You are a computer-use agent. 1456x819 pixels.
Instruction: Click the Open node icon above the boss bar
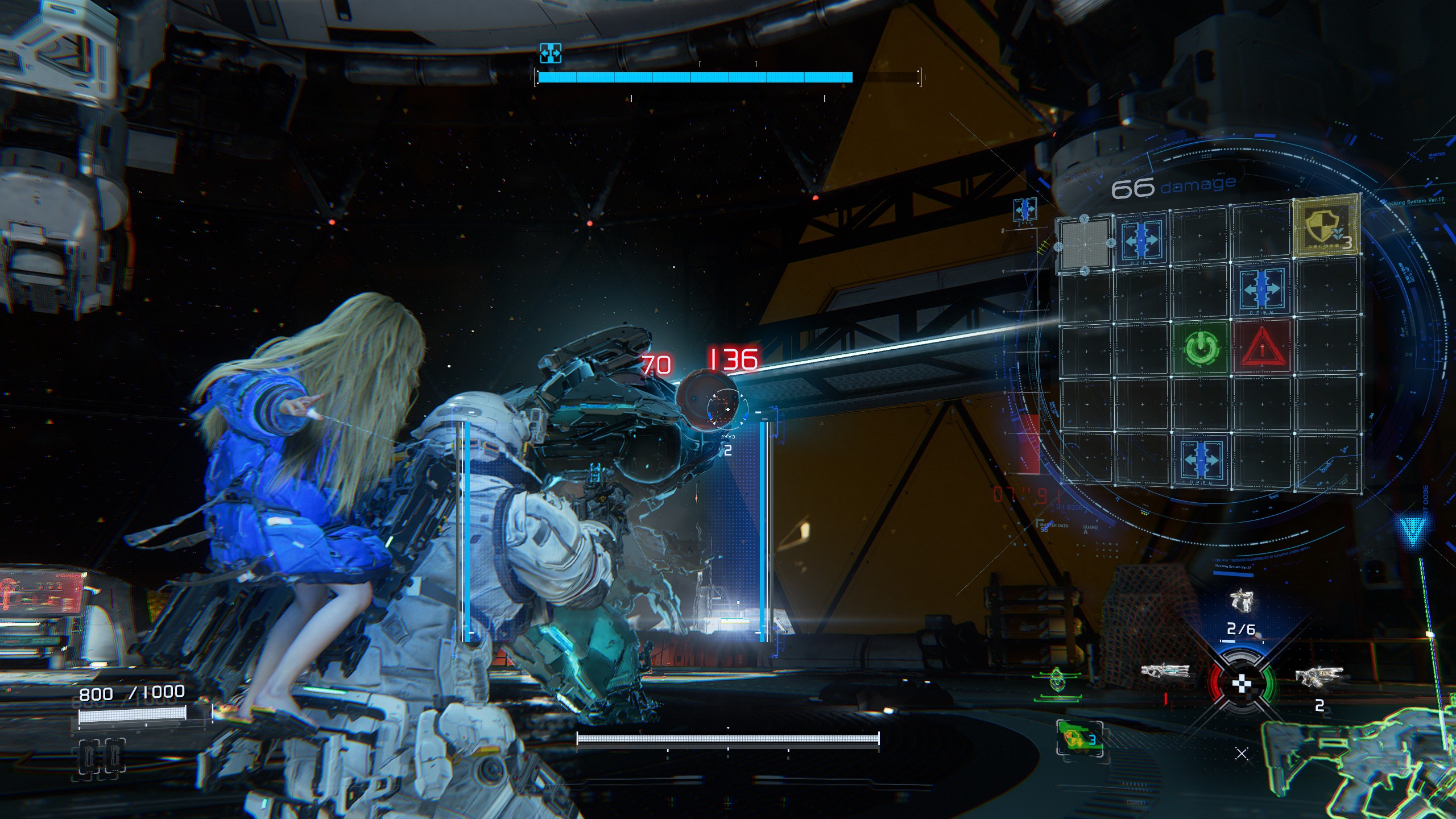(550, 53)
